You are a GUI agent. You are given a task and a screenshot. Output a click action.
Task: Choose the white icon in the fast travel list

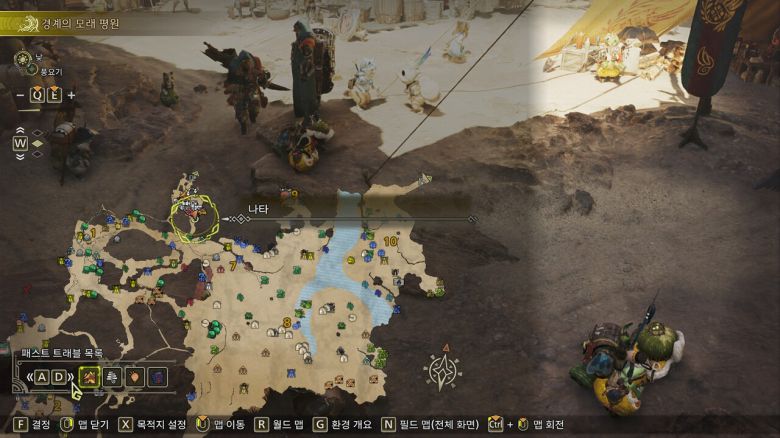coord(110,377)
